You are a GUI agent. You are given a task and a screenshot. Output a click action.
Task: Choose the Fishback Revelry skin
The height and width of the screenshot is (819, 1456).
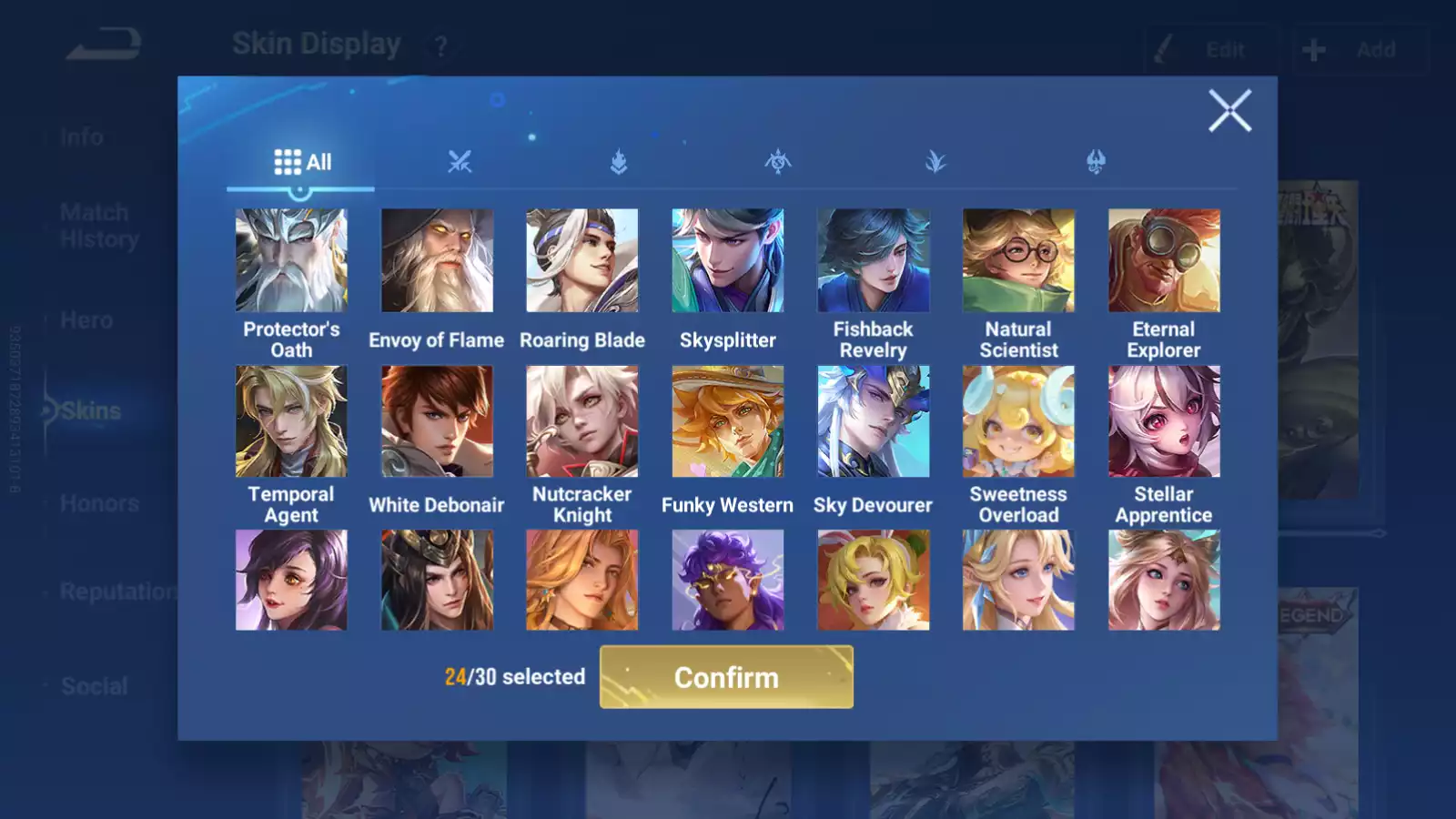[x=874, y=261]
